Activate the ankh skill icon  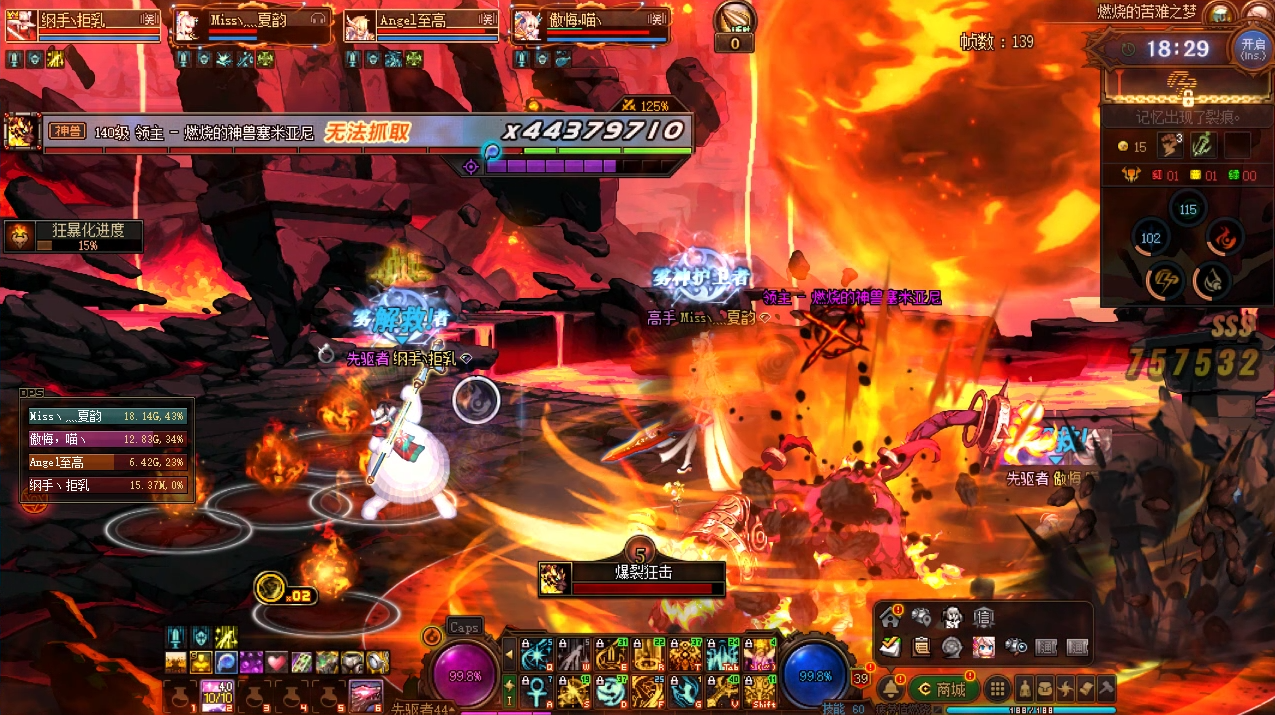click(536, 689)
